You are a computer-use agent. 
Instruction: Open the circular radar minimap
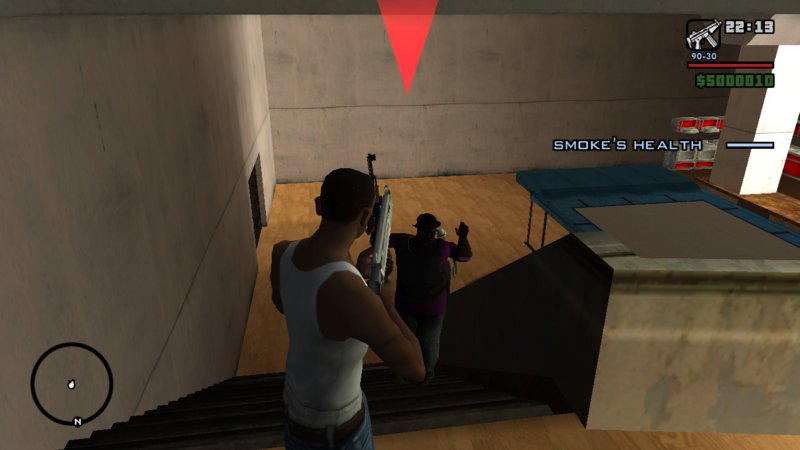pos(72,384)
